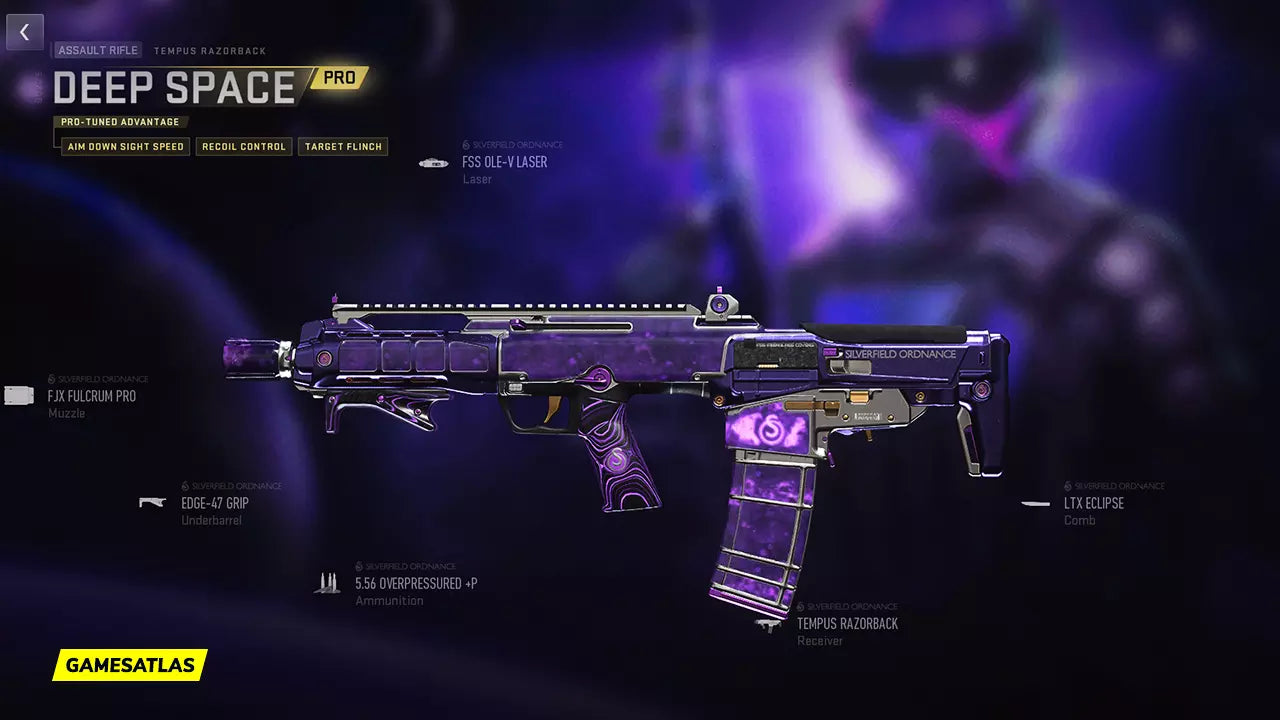Screen dimensions: 1280x720
Task: Select the FSS OLE-V Laser attachment
Action: (x=504, y=162)
